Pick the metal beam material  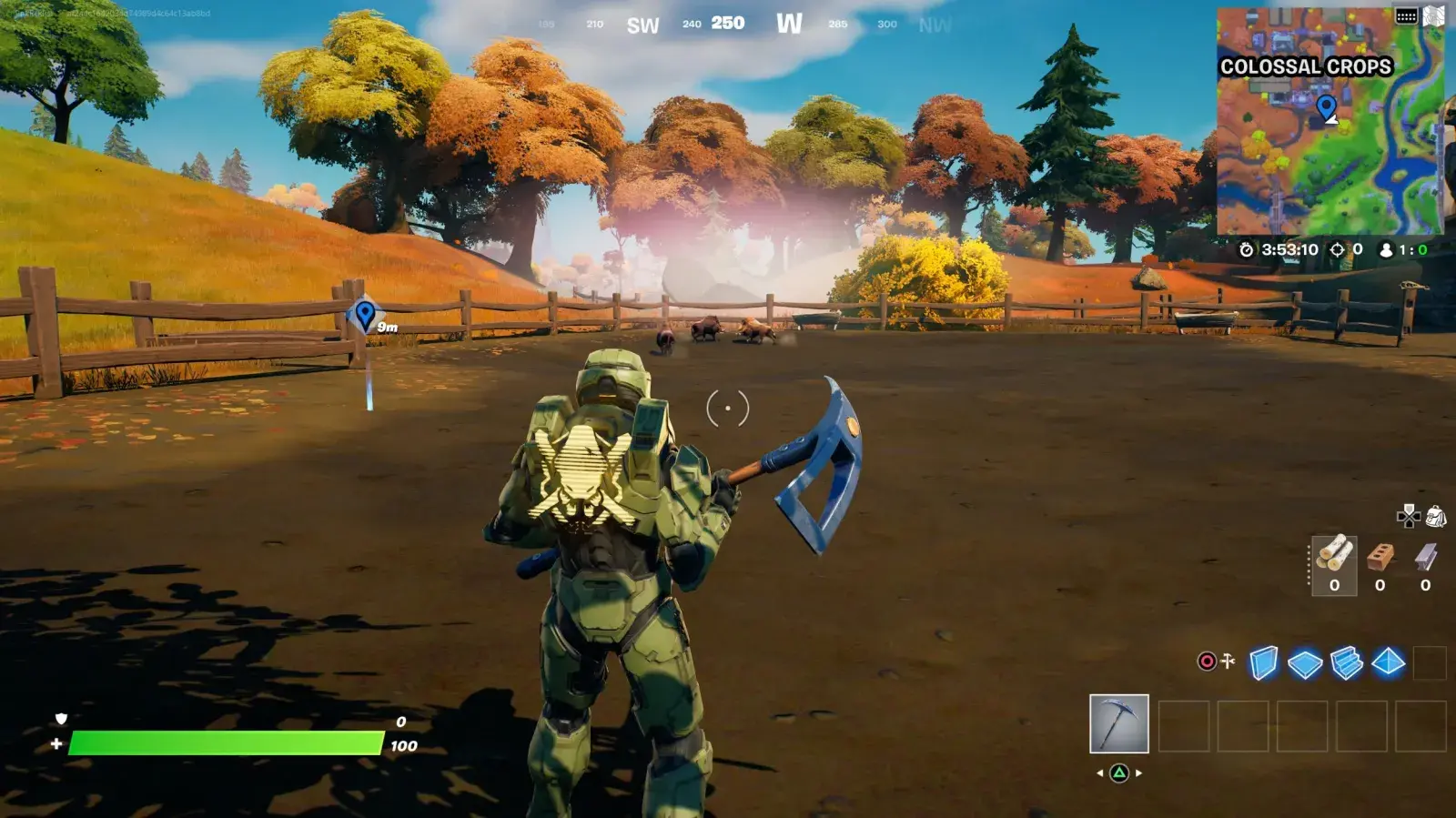tap(1425, 557)
